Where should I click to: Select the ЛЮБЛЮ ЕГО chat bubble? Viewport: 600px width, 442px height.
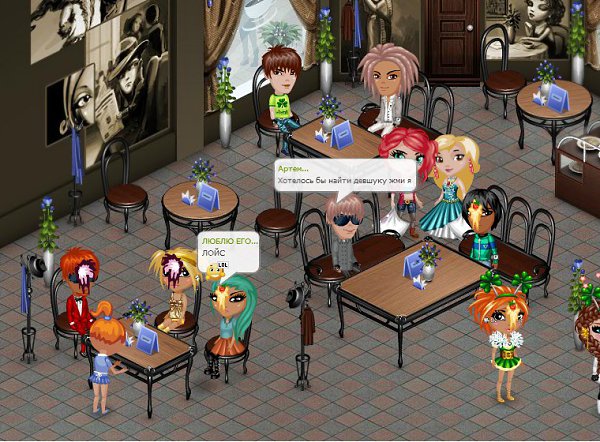click(x=228, y=250)
